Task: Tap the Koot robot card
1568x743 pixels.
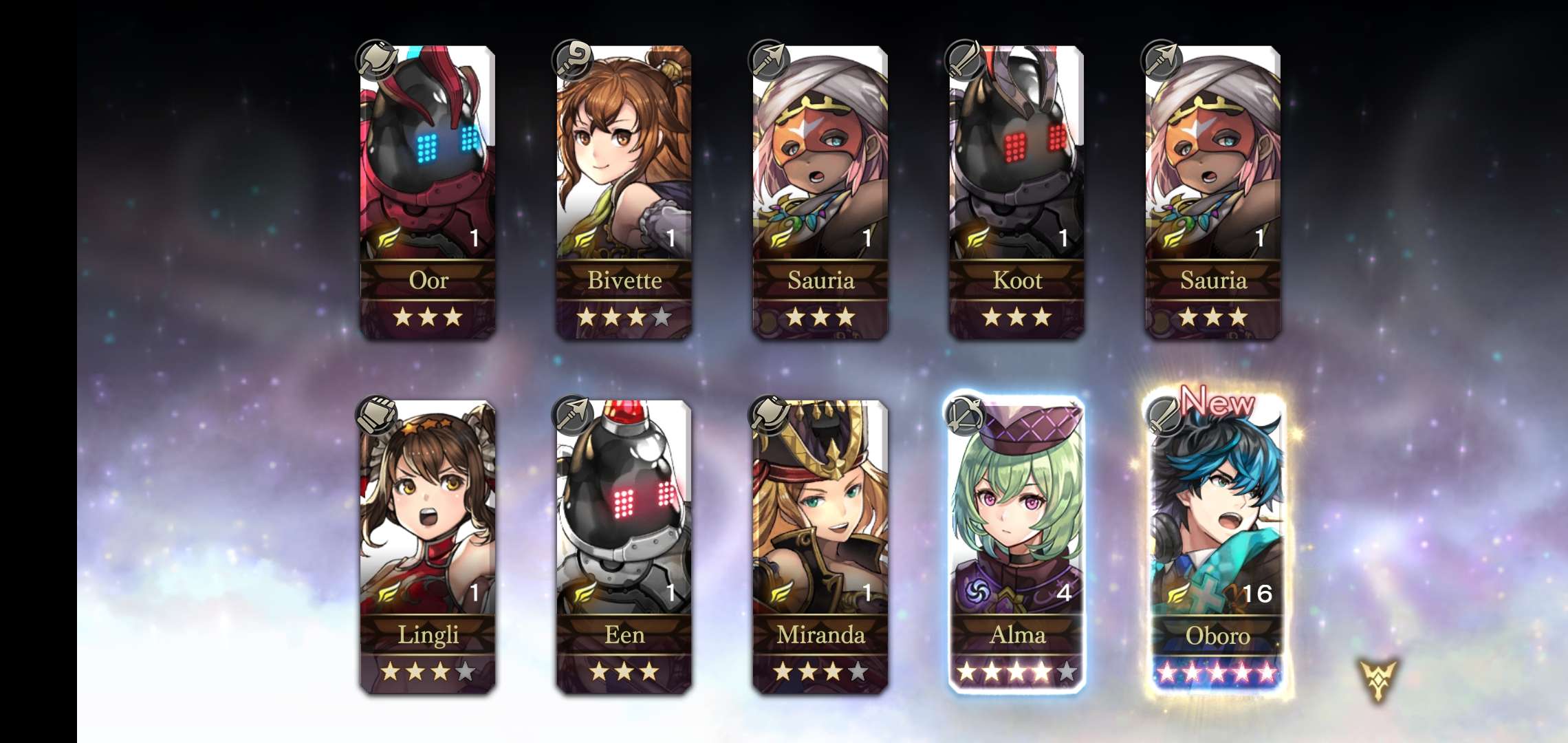Action: 1016,192
